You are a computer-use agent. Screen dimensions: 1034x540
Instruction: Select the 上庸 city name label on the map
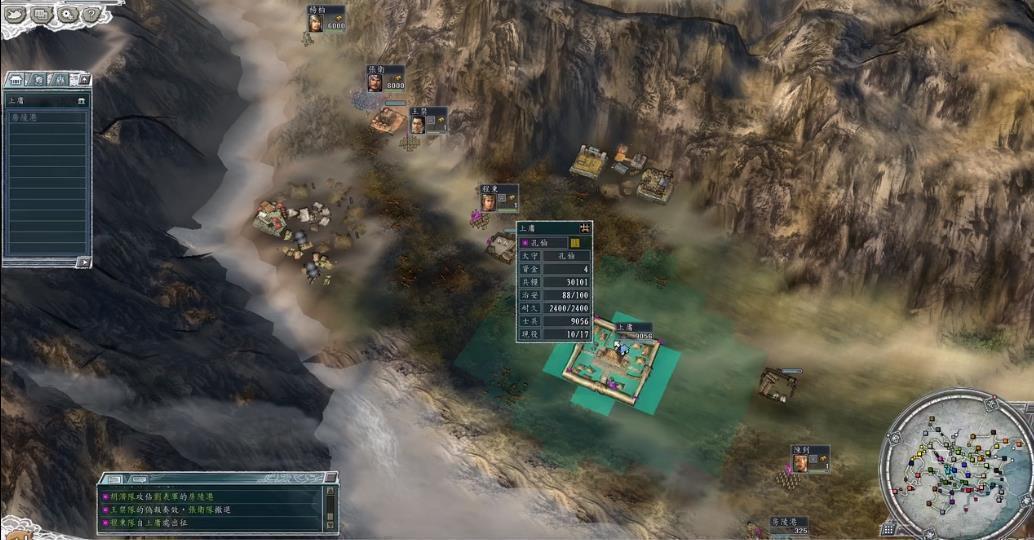point(625,327)
